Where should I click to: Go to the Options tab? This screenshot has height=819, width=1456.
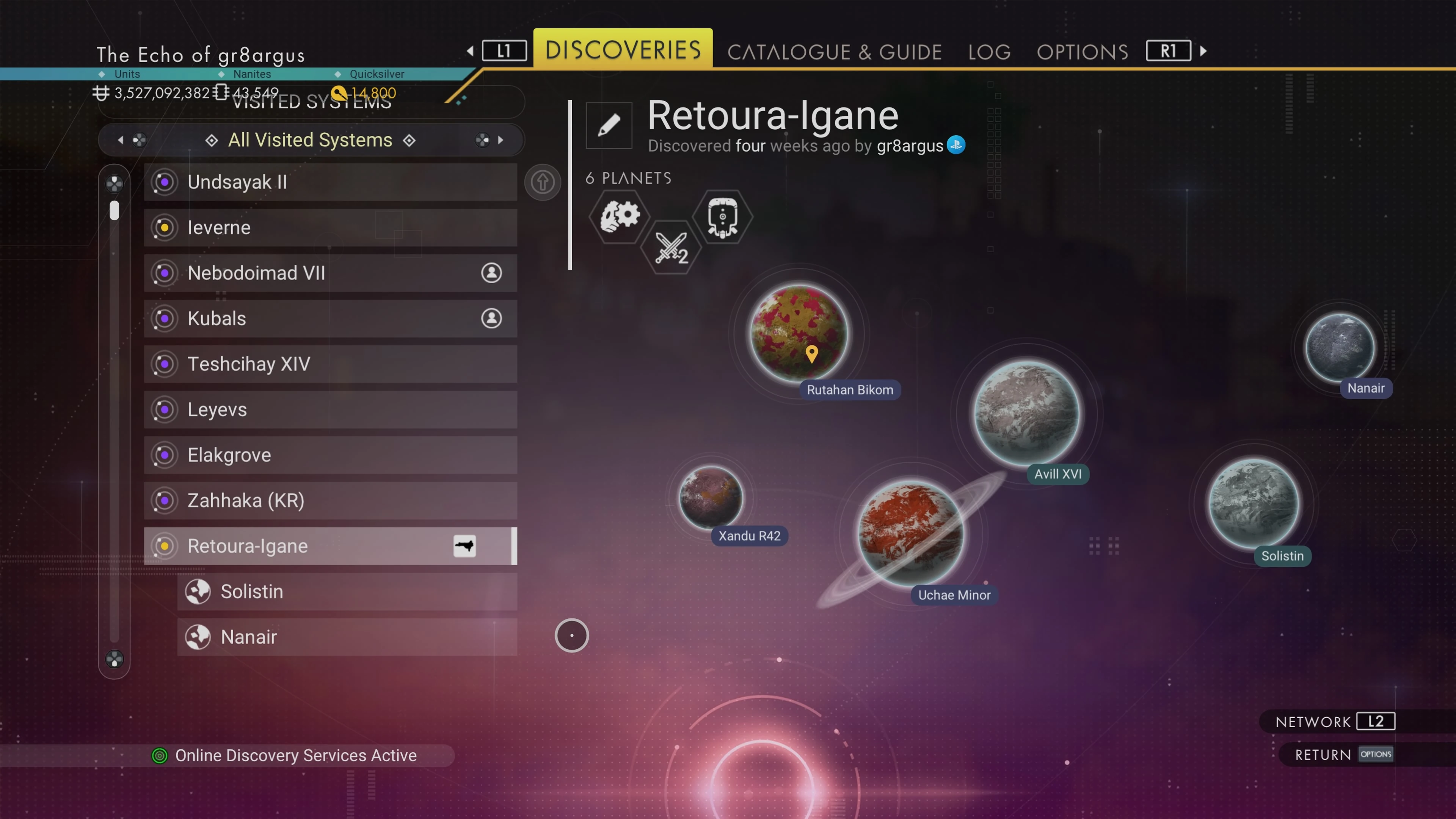click(1082, 52)
